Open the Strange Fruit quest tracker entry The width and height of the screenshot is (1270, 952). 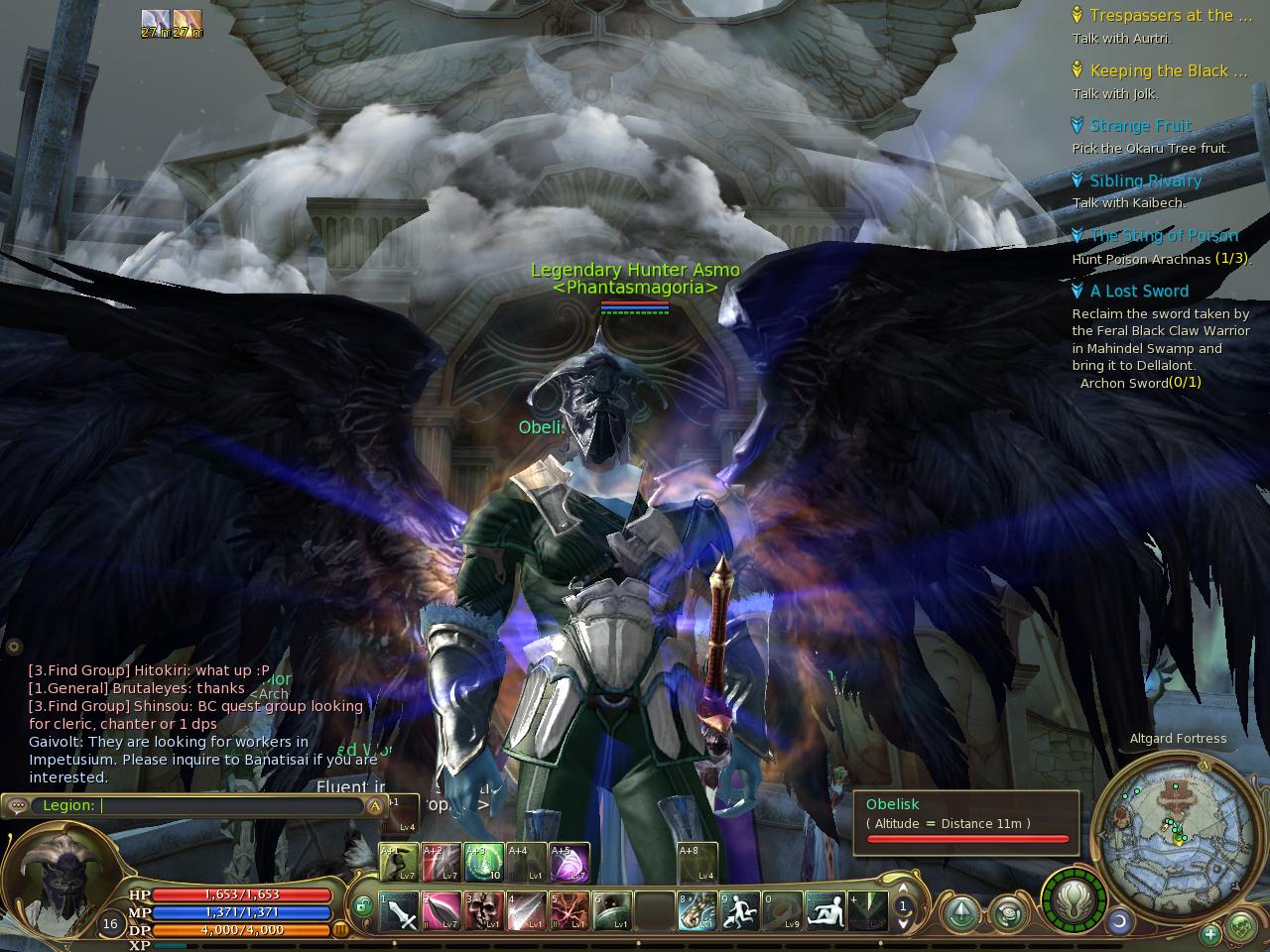(x=1140, y=126)
